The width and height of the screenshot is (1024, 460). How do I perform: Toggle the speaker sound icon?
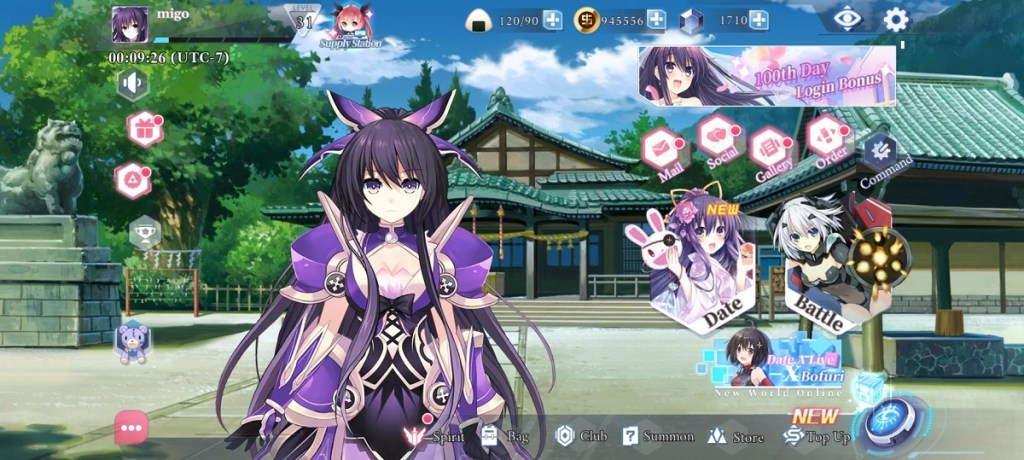pos(132,84)
